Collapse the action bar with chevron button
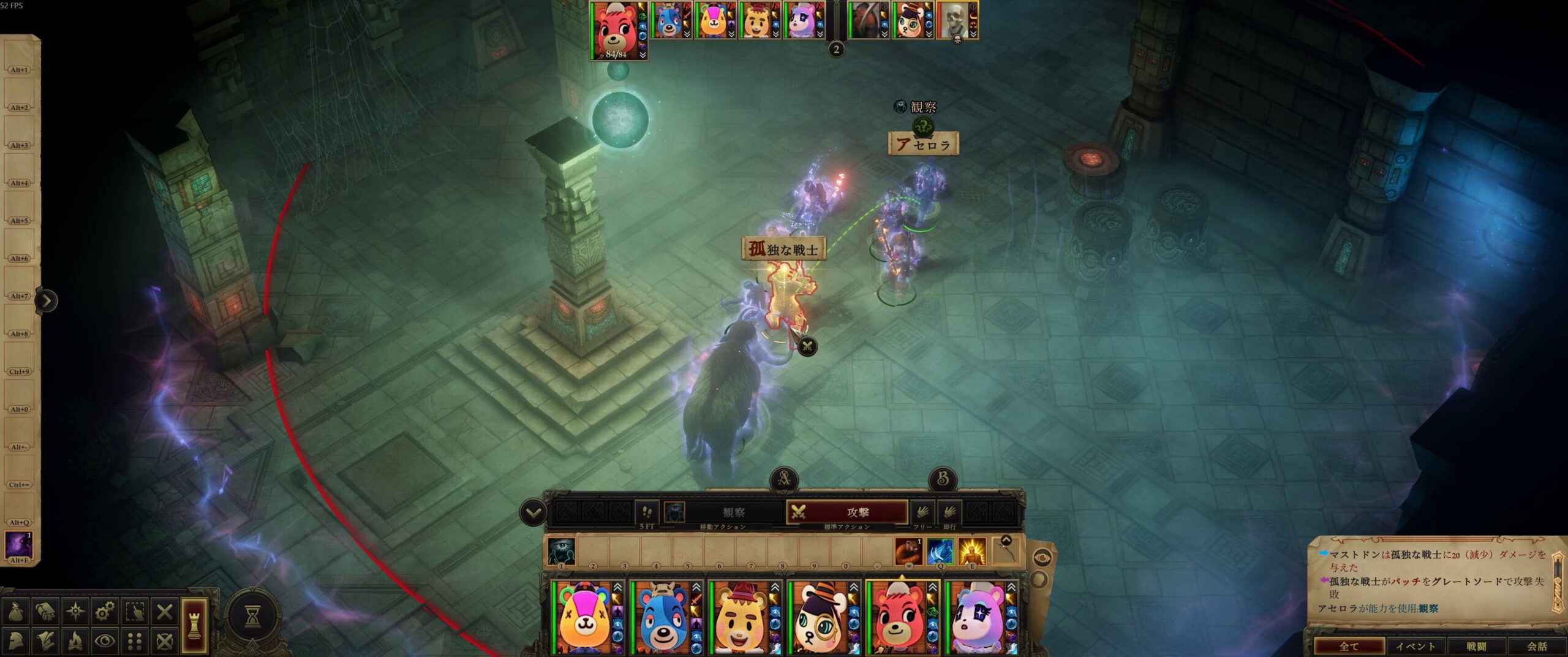Screen dimensions: 1568x657 pyautogui.click(x=533, y=512)
